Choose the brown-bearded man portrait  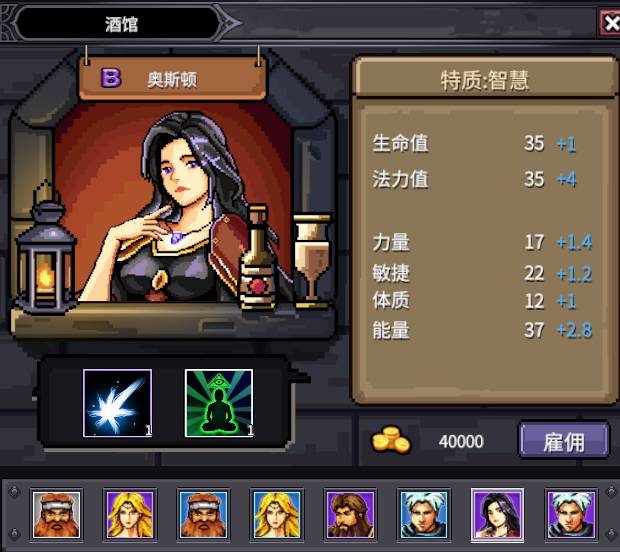(350, 514)
